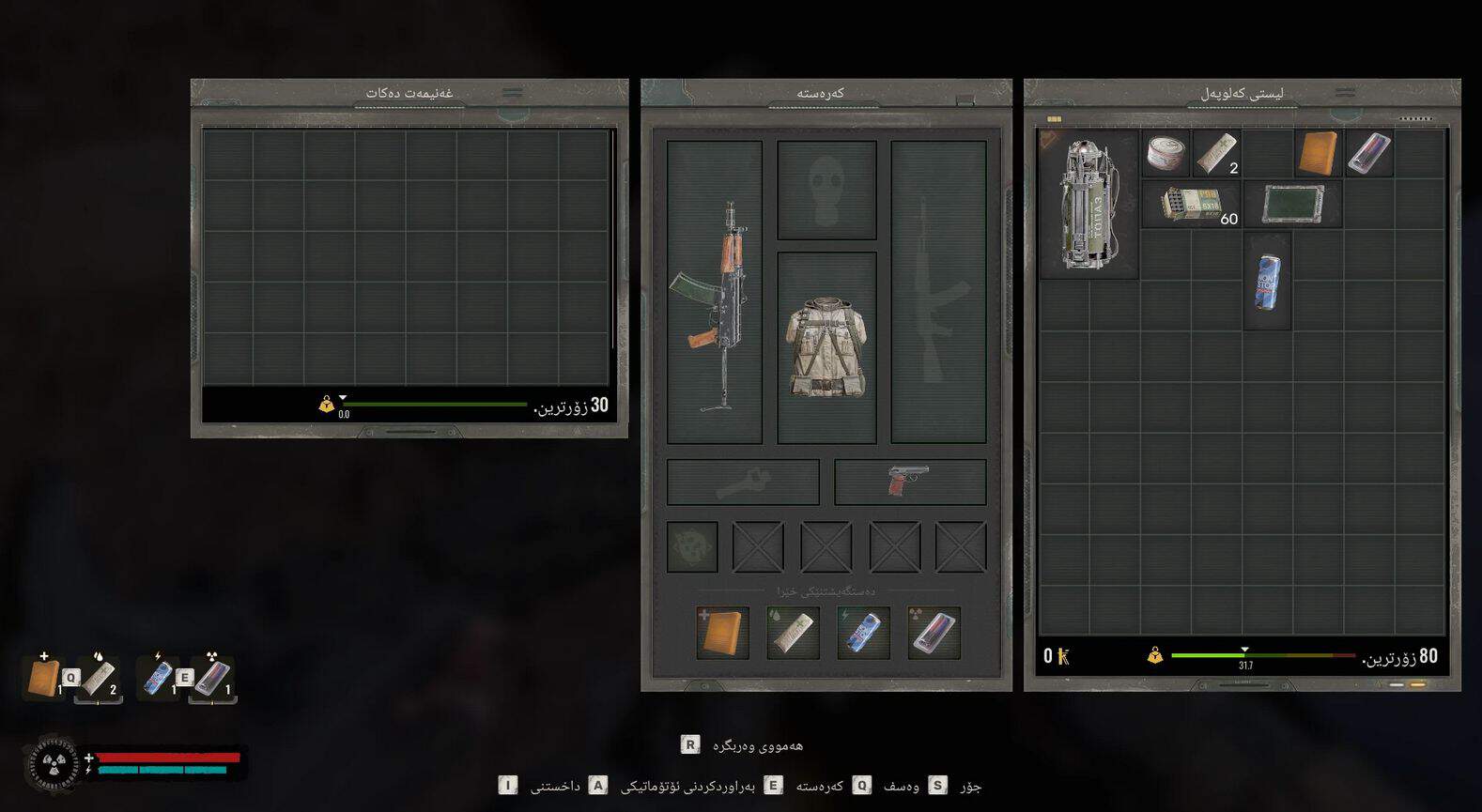Select the canned food tin in backpack
The height and width of the screenshot is (812, 1482).
coord(1166,153)
